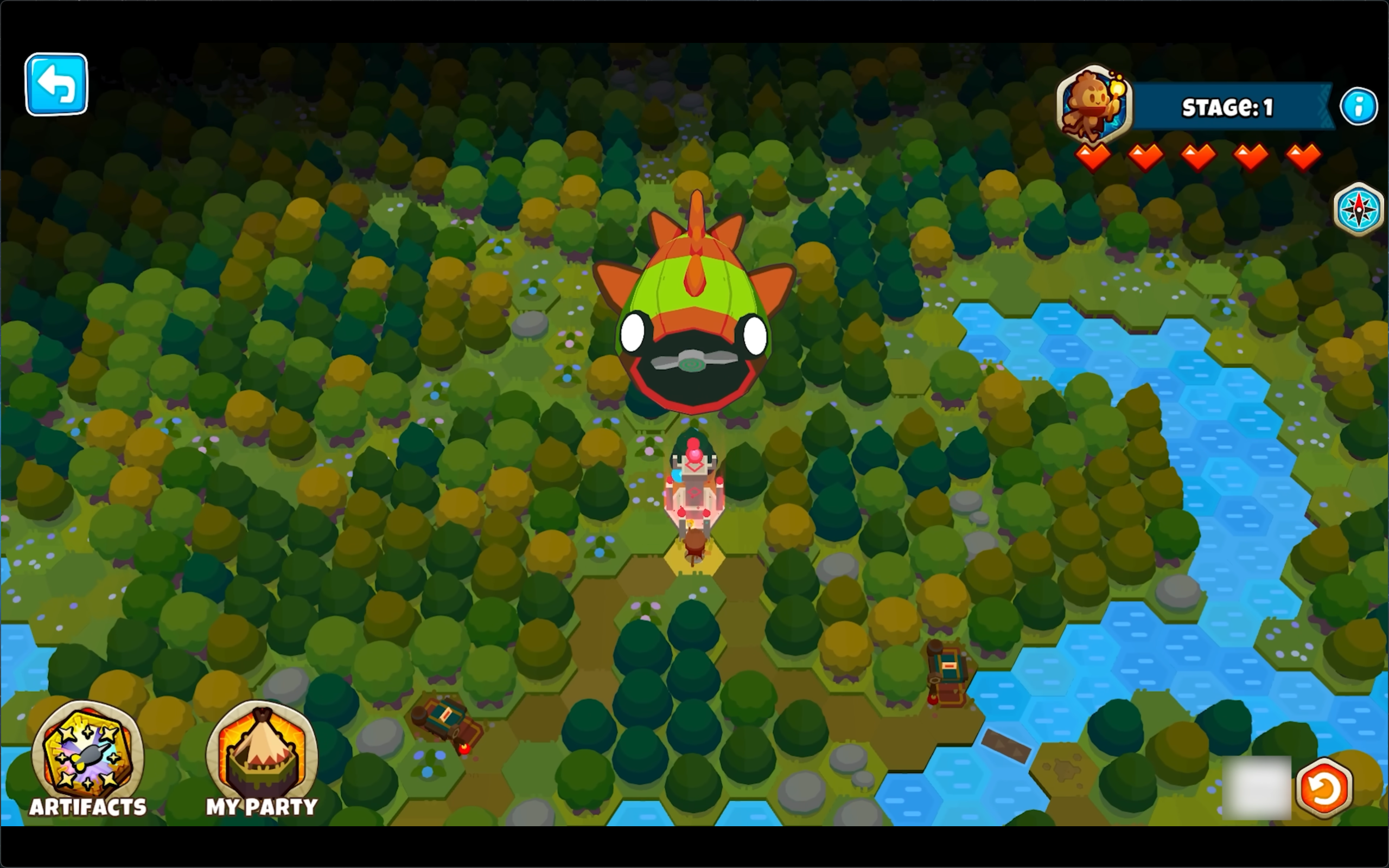
Task: Tap the monkey hero portrait in the top-right
Action: click(x=1094, y=105)
